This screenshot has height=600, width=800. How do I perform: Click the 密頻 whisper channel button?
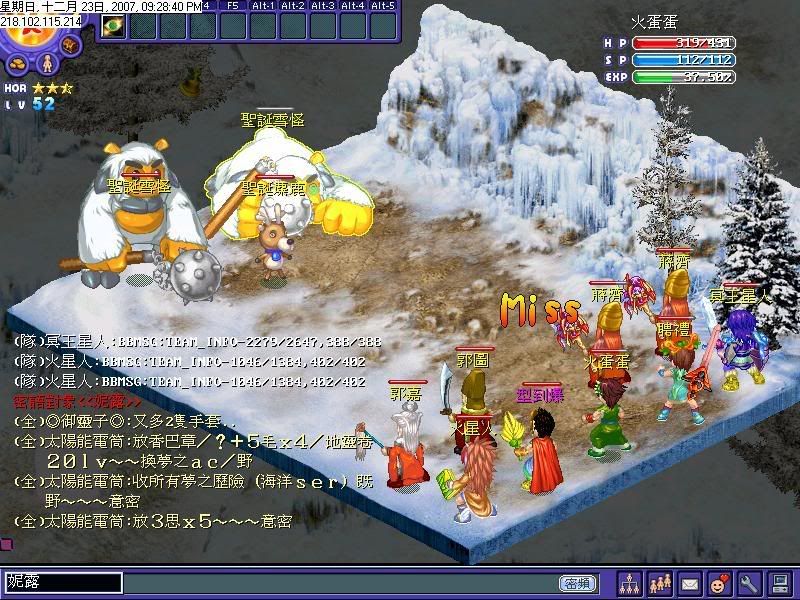[575, 583]
